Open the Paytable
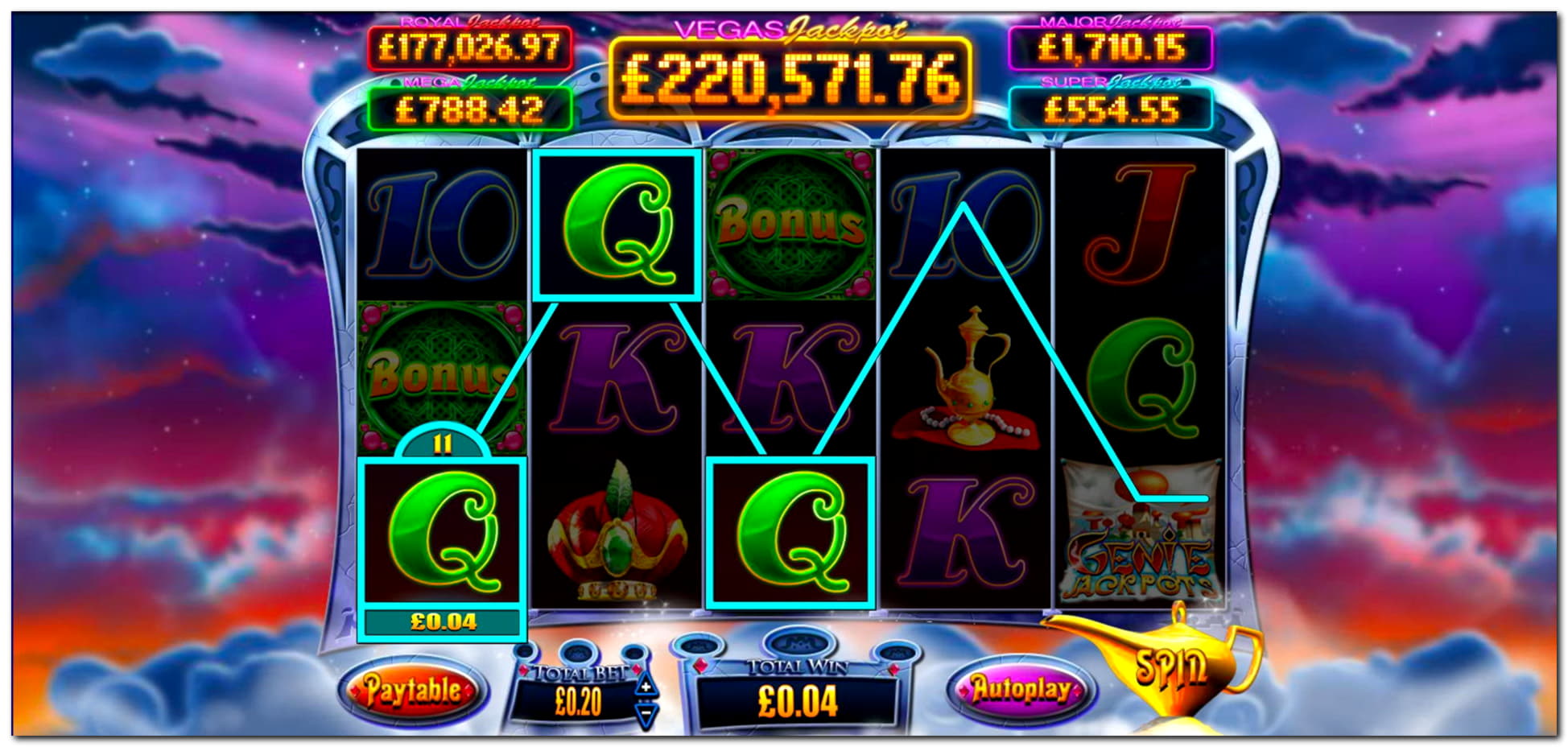Image resolution: width=1568 pixels, height=747 pixels. click(x=412, y=690)
